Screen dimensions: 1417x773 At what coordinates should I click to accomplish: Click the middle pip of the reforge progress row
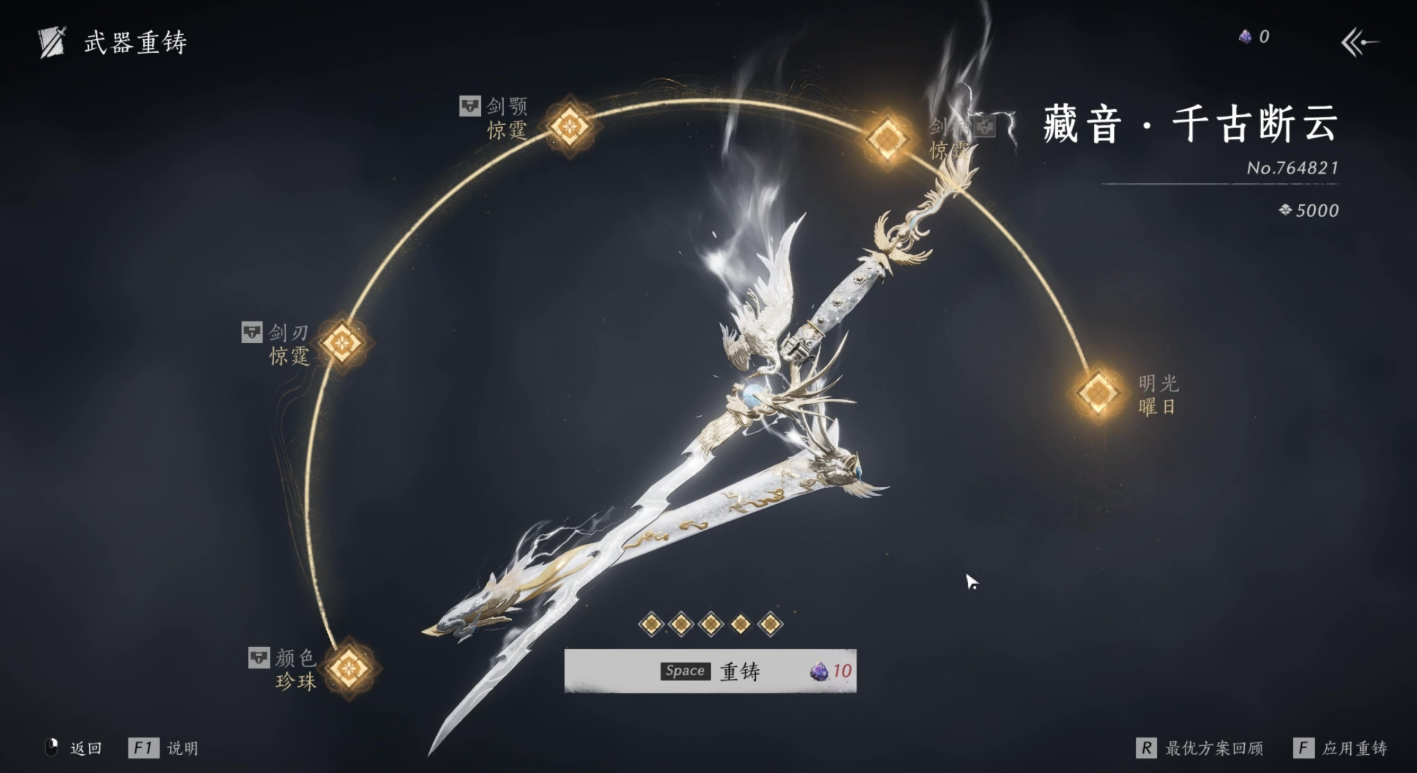[711, 623]
